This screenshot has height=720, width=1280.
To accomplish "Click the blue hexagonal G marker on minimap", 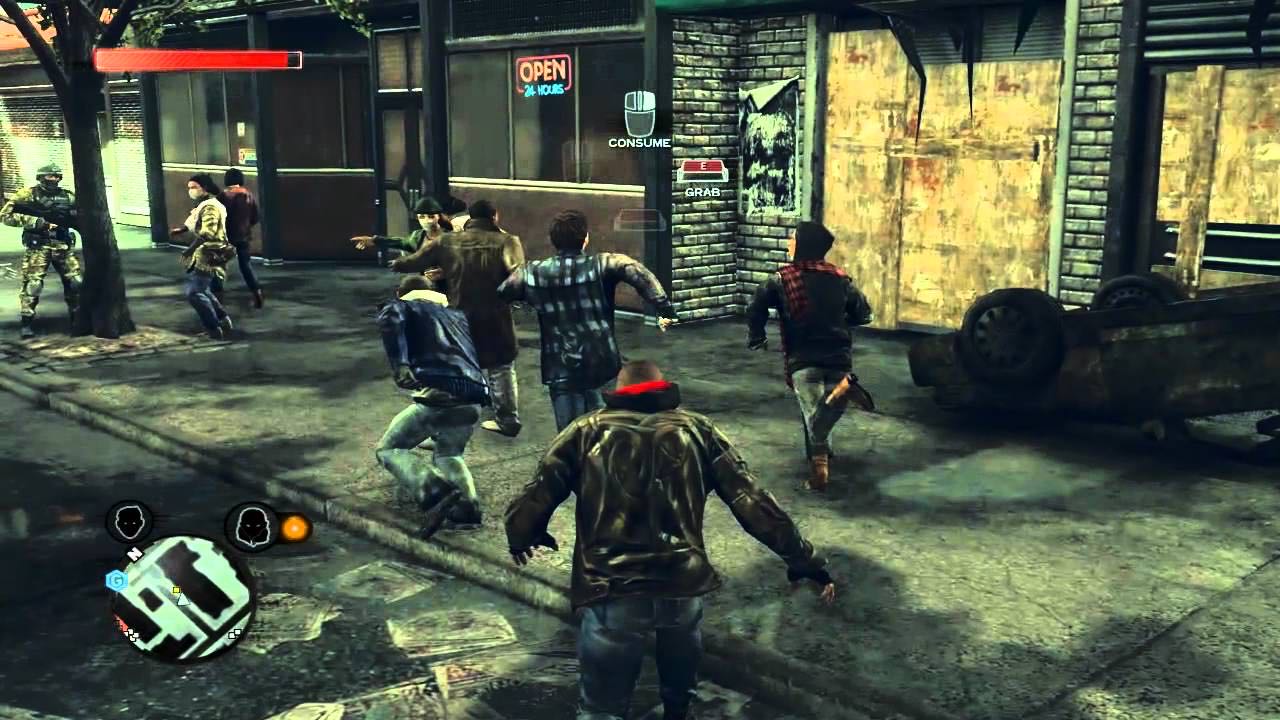I will (x=116, y=580).
